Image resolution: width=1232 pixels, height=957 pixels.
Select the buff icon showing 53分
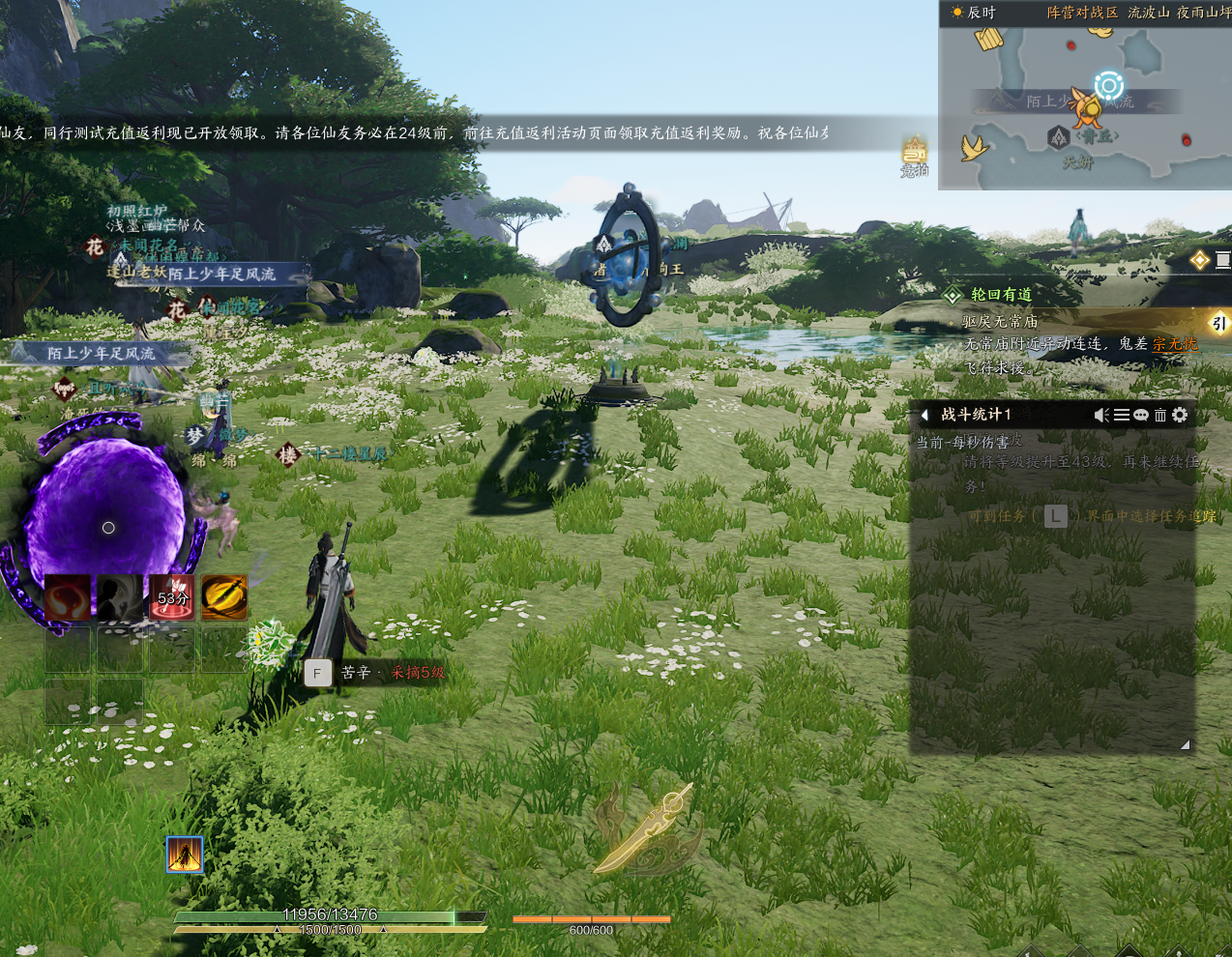[172, 598]
